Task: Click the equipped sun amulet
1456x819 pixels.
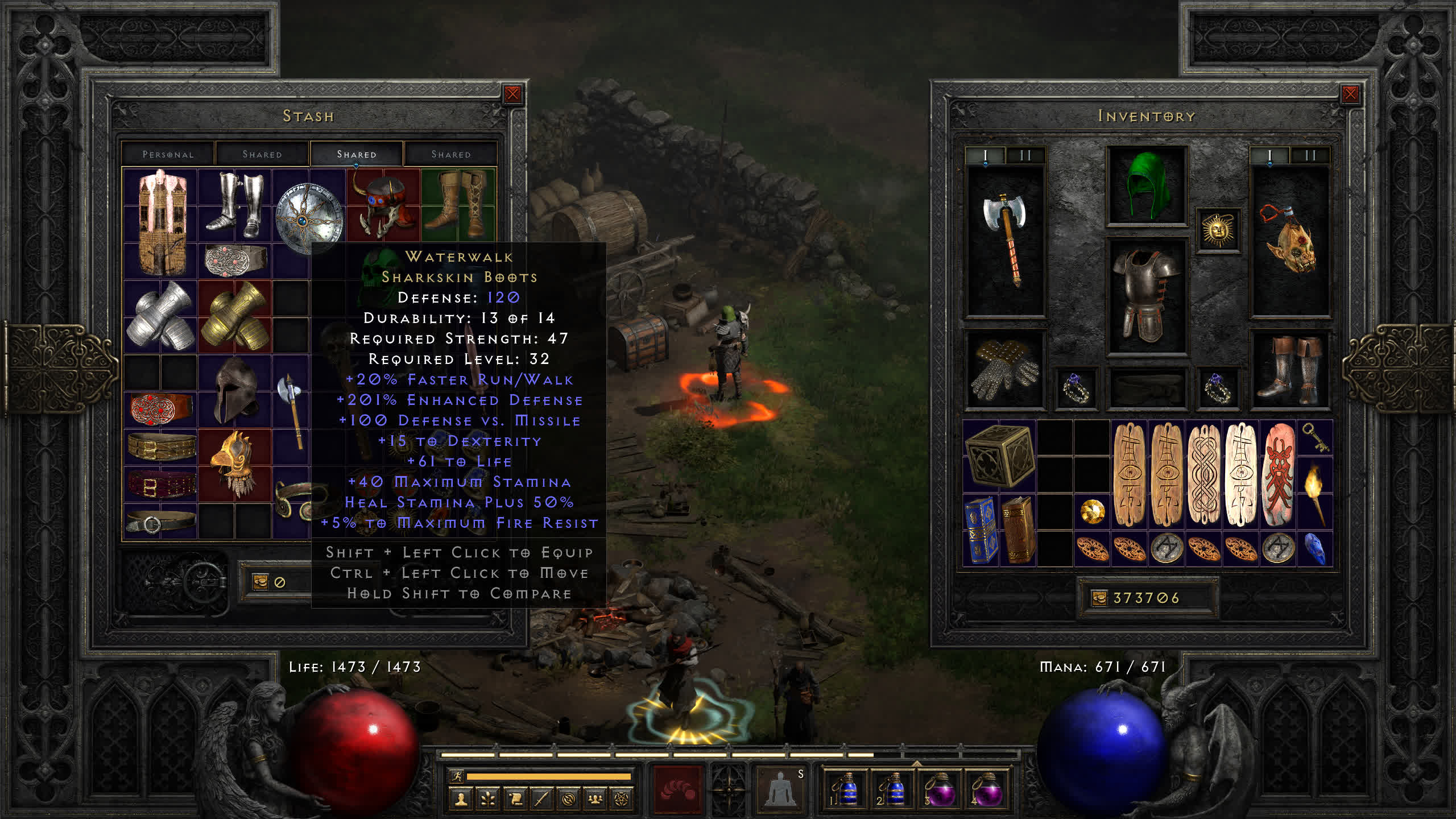Action: point(1218,230)
